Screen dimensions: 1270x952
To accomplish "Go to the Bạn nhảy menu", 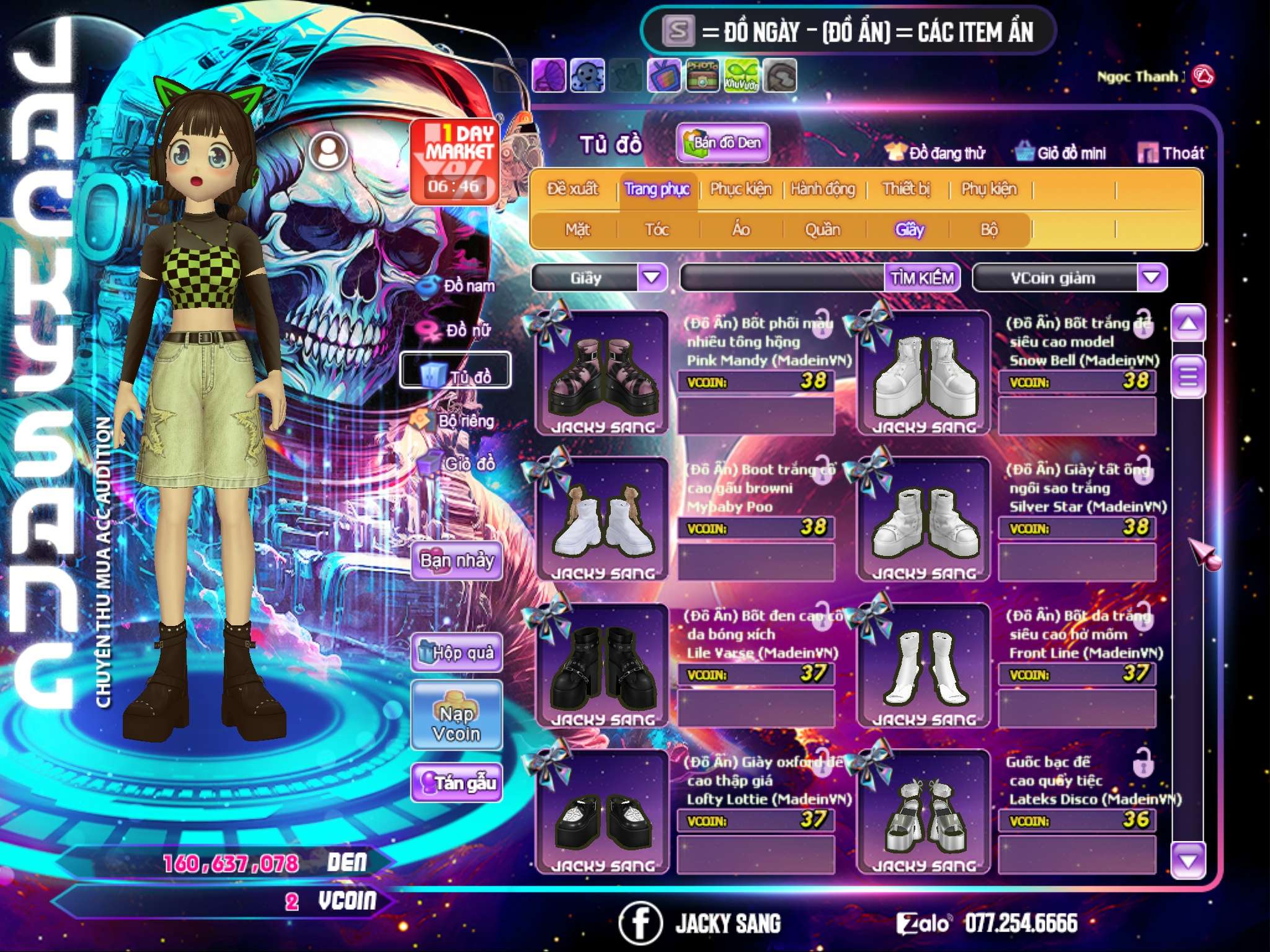I will click(456, 561).
